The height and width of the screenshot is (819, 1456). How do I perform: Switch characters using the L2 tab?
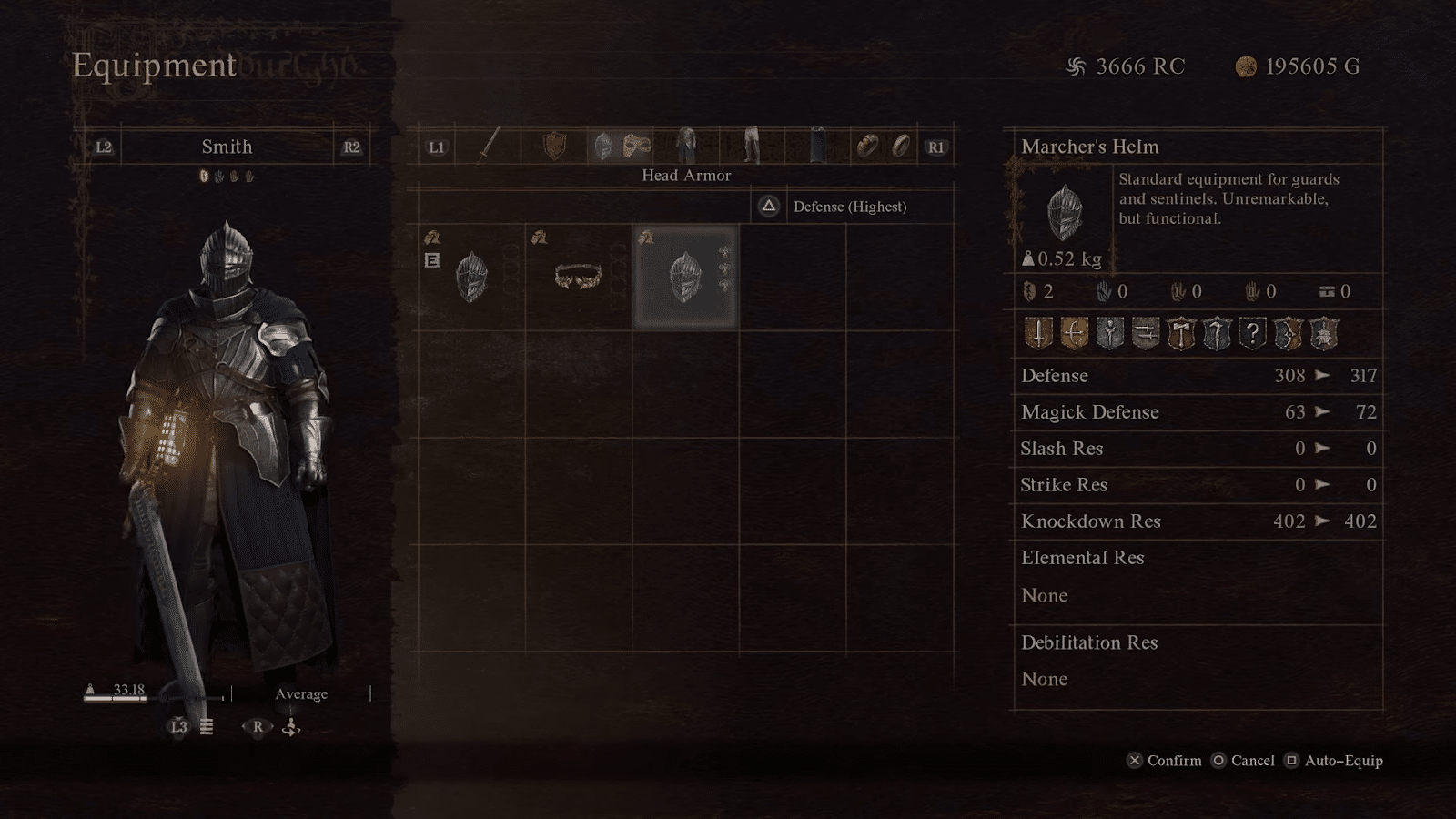(103, 147)
